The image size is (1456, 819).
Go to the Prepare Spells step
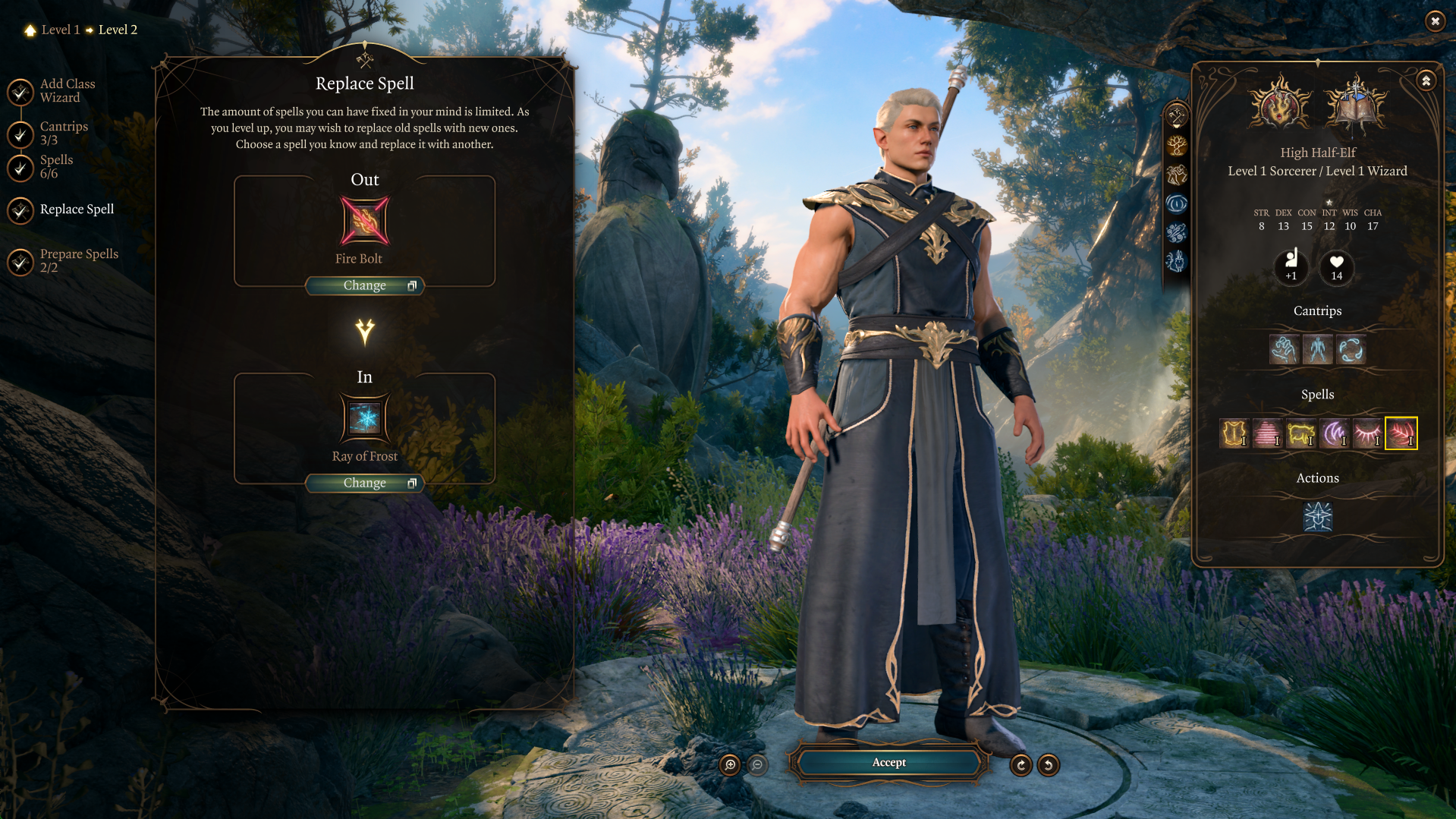[79, 260]
